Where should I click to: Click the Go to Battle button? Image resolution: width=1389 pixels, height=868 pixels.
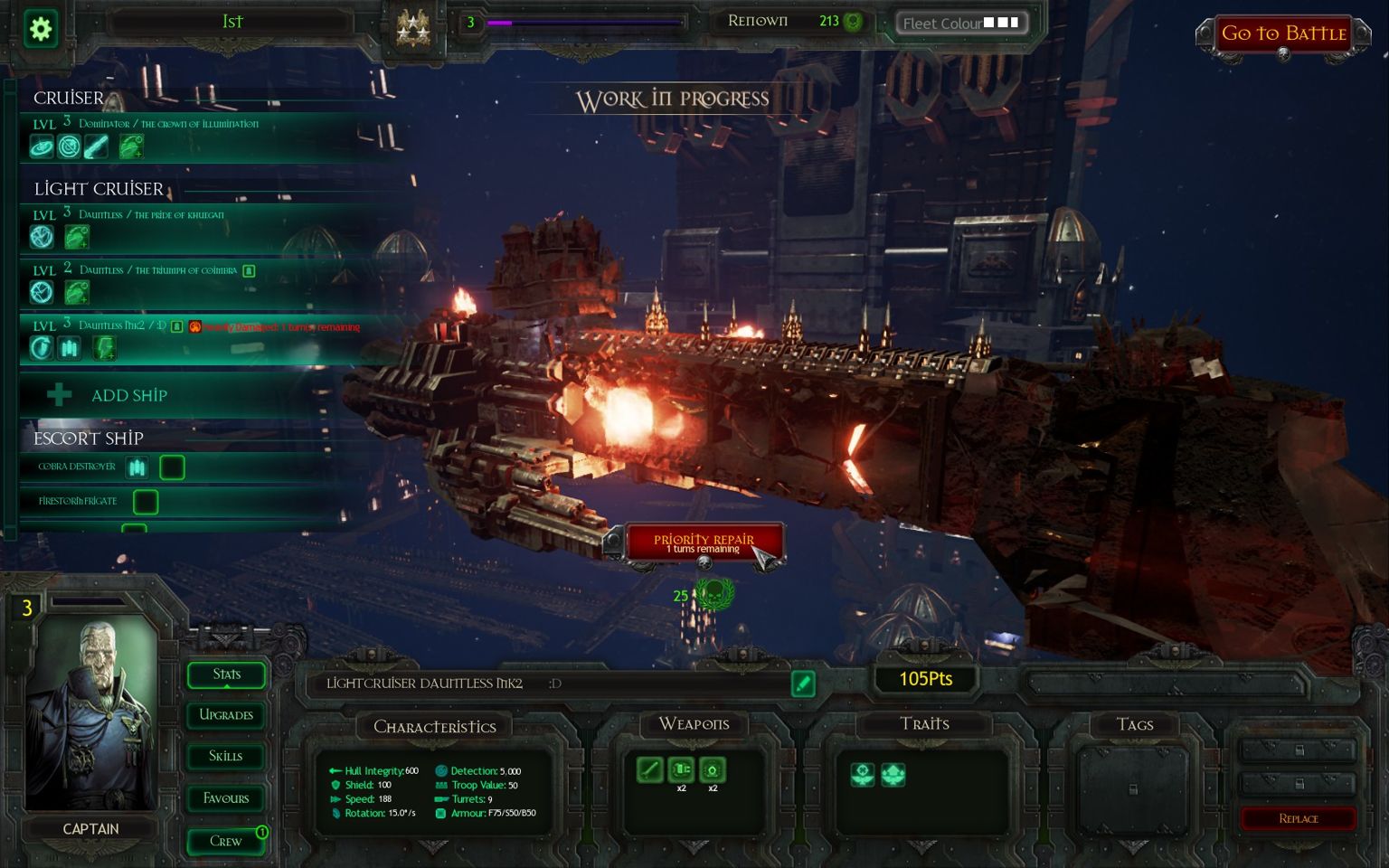pyautogui.click(x=1283, y=34)
